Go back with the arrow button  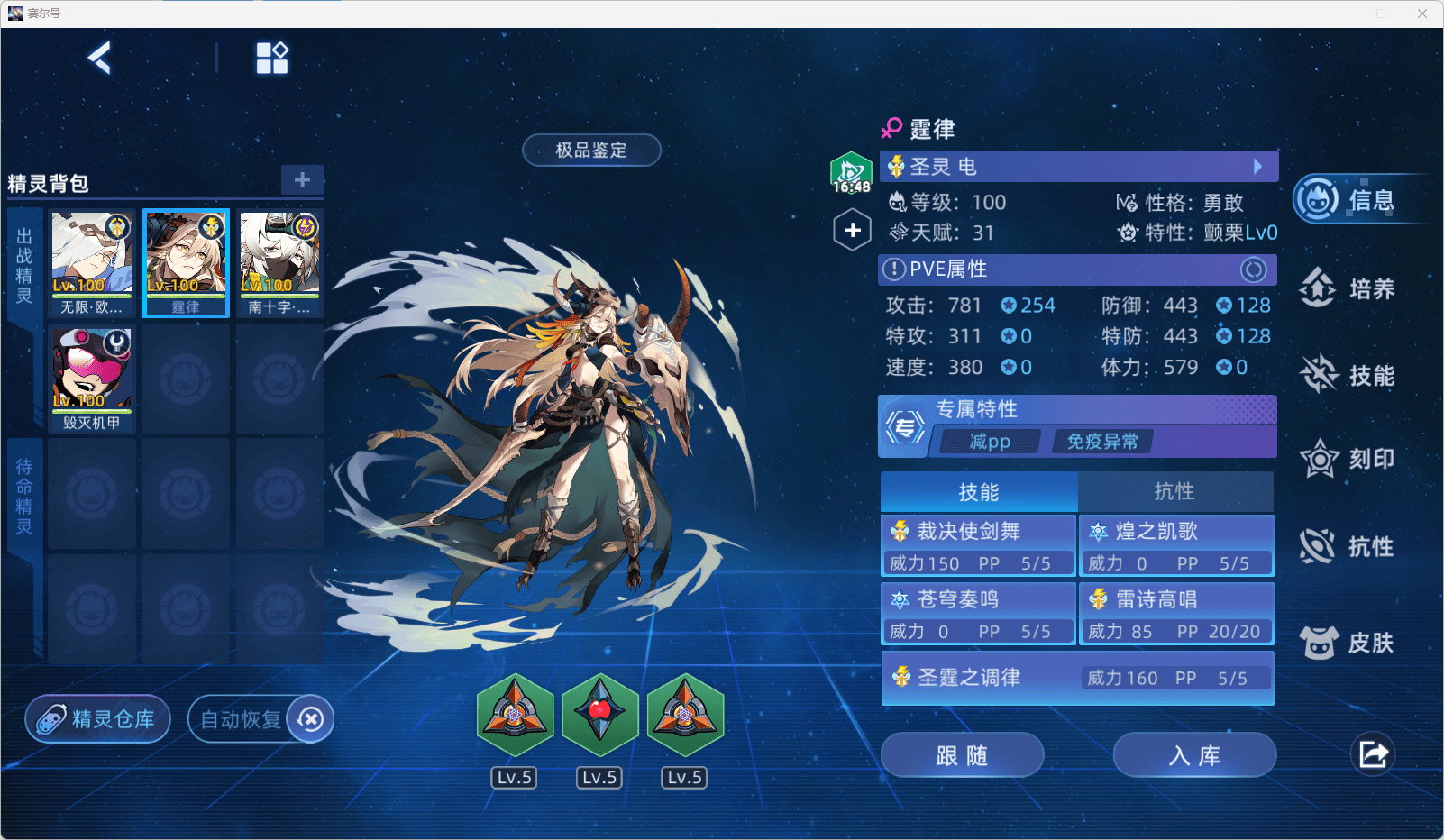click(x=100, y=59)
